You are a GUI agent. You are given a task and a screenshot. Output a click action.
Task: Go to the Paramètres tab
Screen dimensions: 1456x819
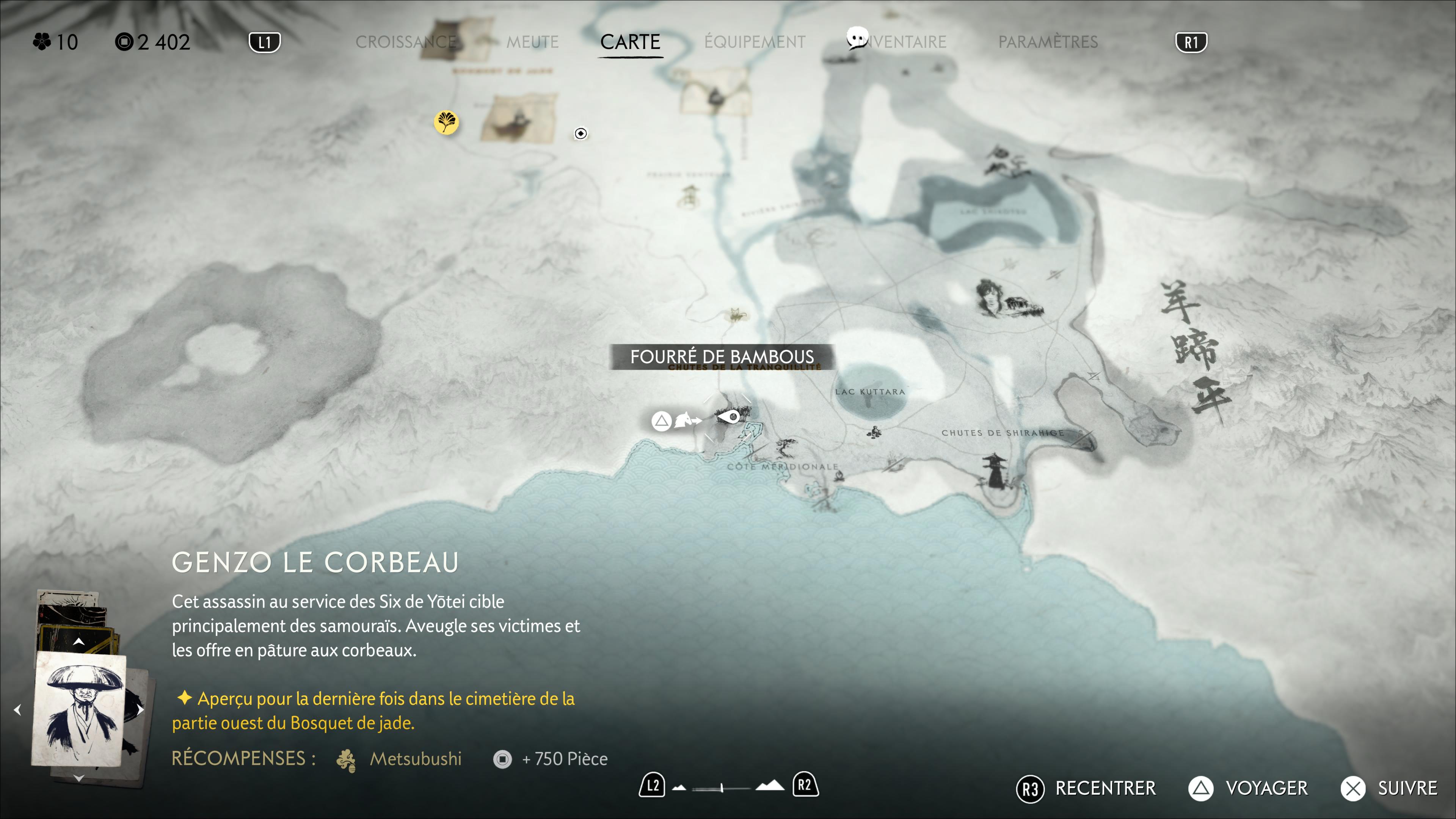(1048, 42)
